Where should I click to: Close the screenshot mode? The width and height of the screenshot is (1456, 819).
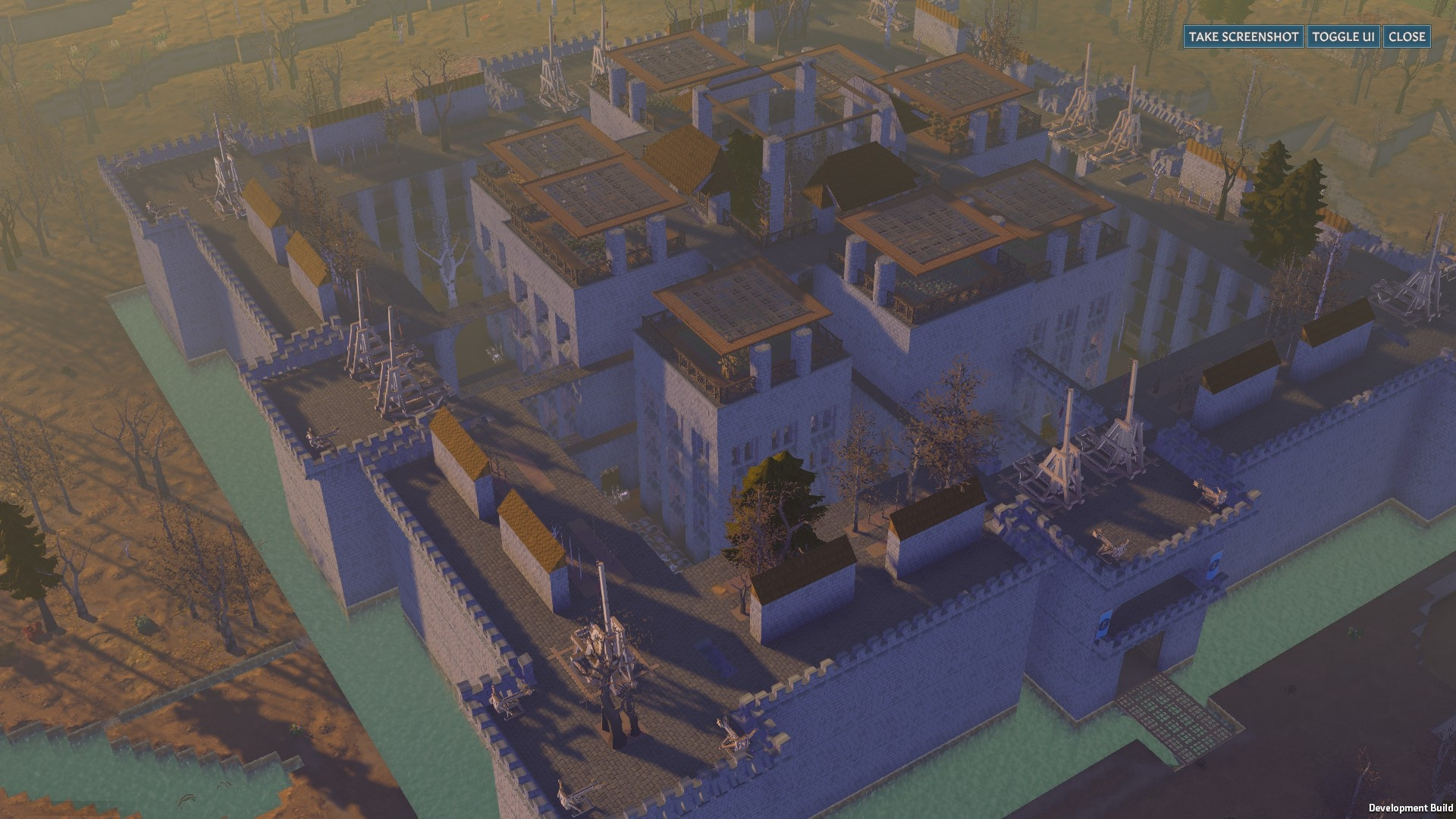coord(1407,36)
